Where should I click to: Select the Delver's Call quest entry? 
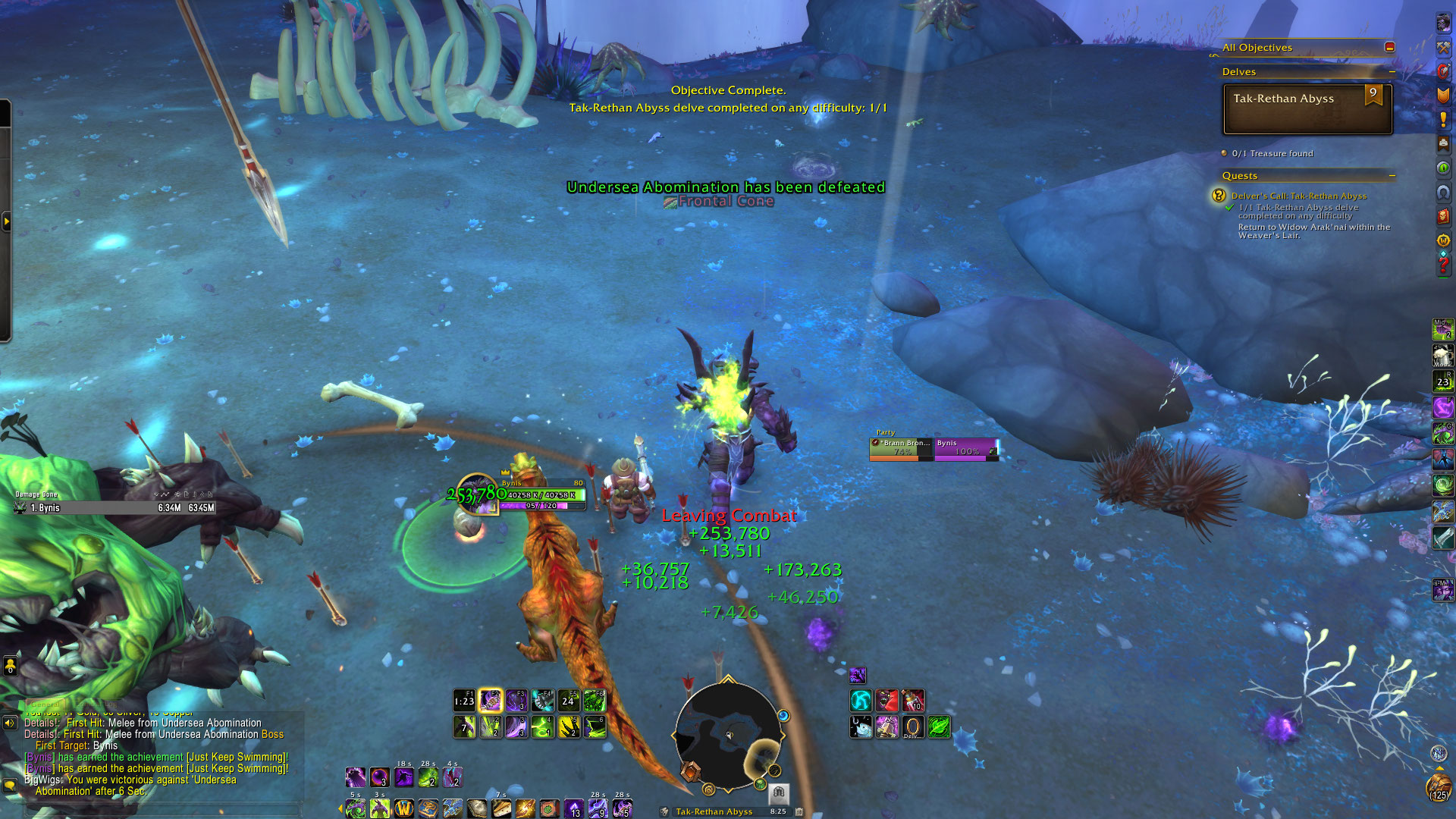pyautogui.click(x=1298, y=196)
